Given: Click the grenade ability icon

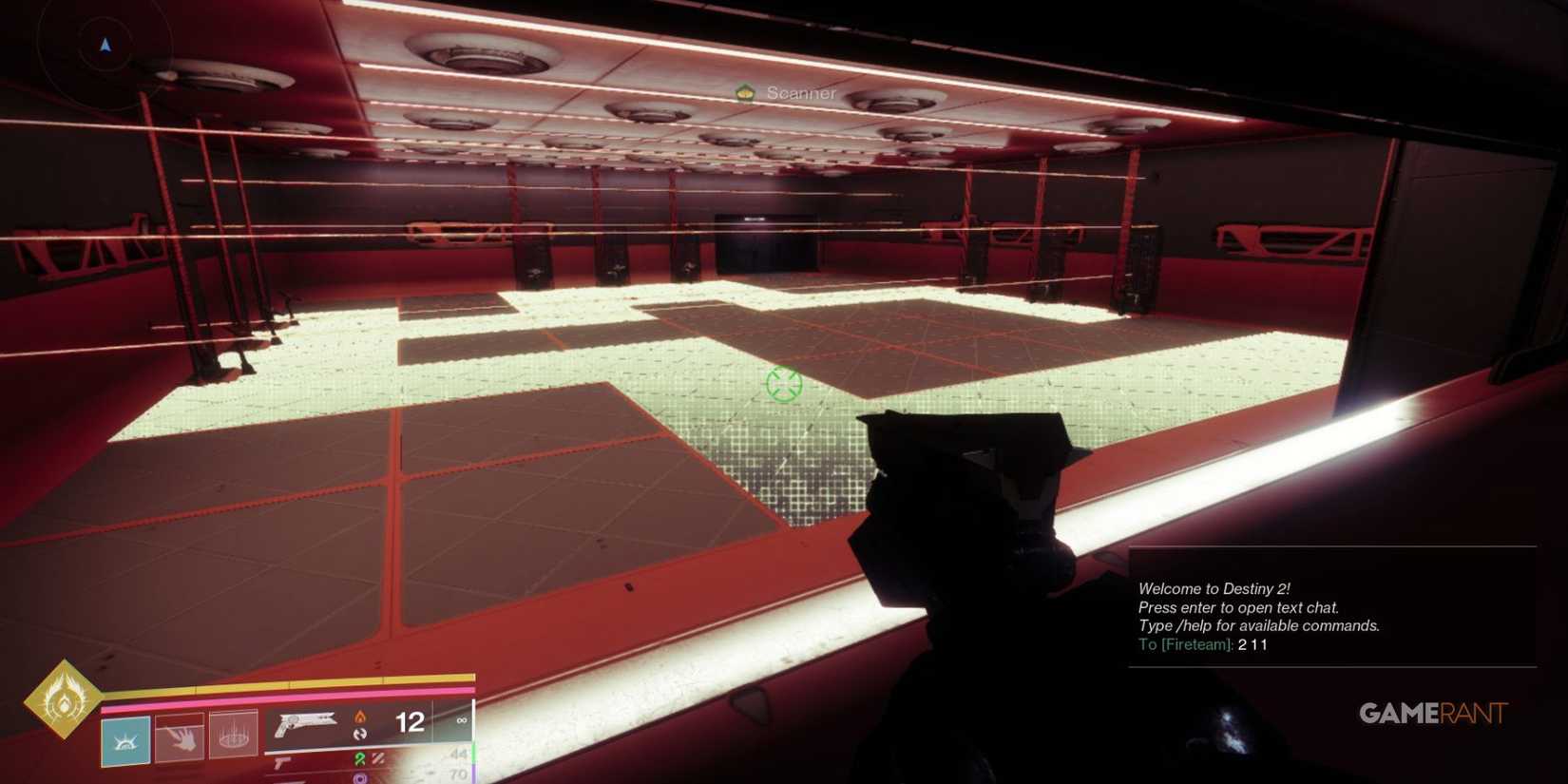Looking at the screenshot, I should click(x=234, y=739).
